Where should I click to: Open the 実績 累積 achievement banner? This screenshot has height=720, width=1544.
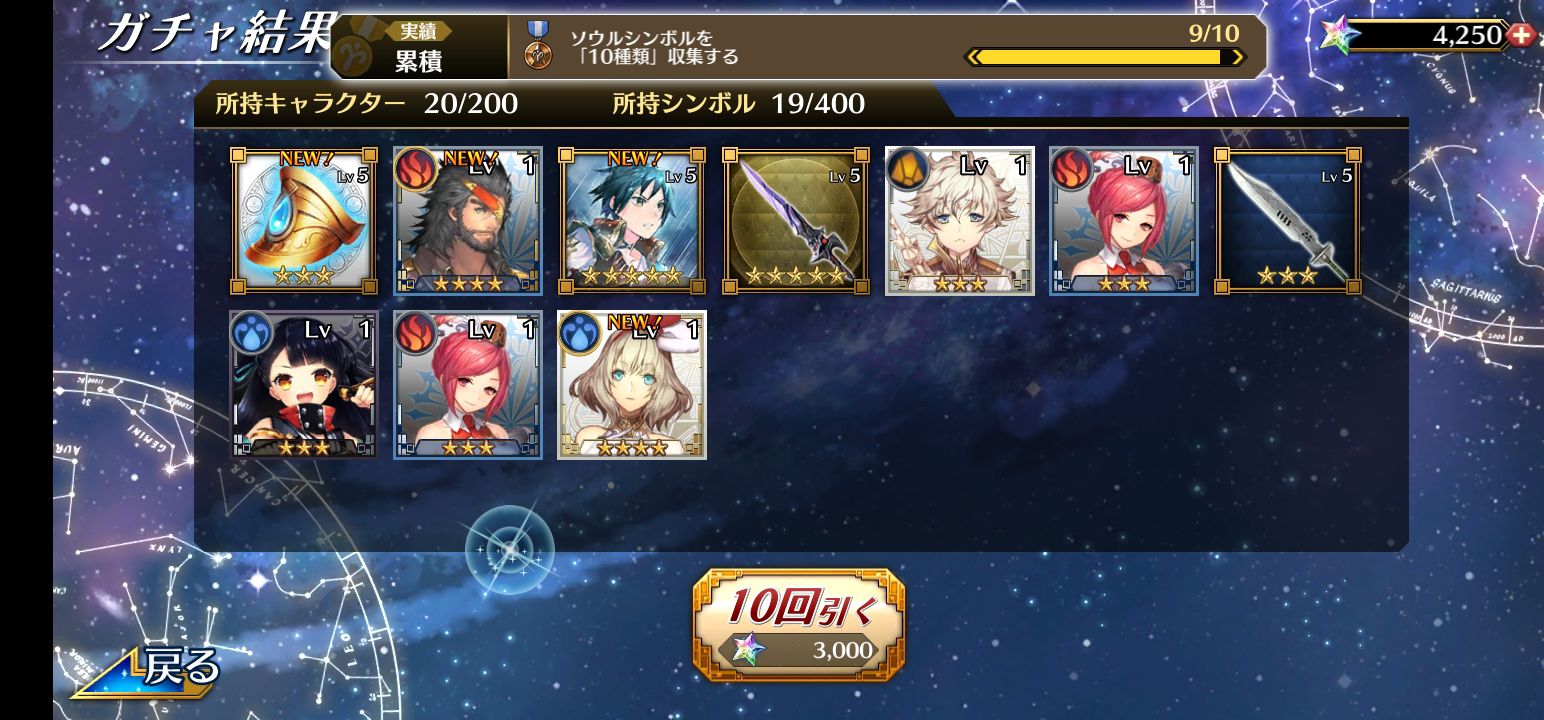pos(420,48)
